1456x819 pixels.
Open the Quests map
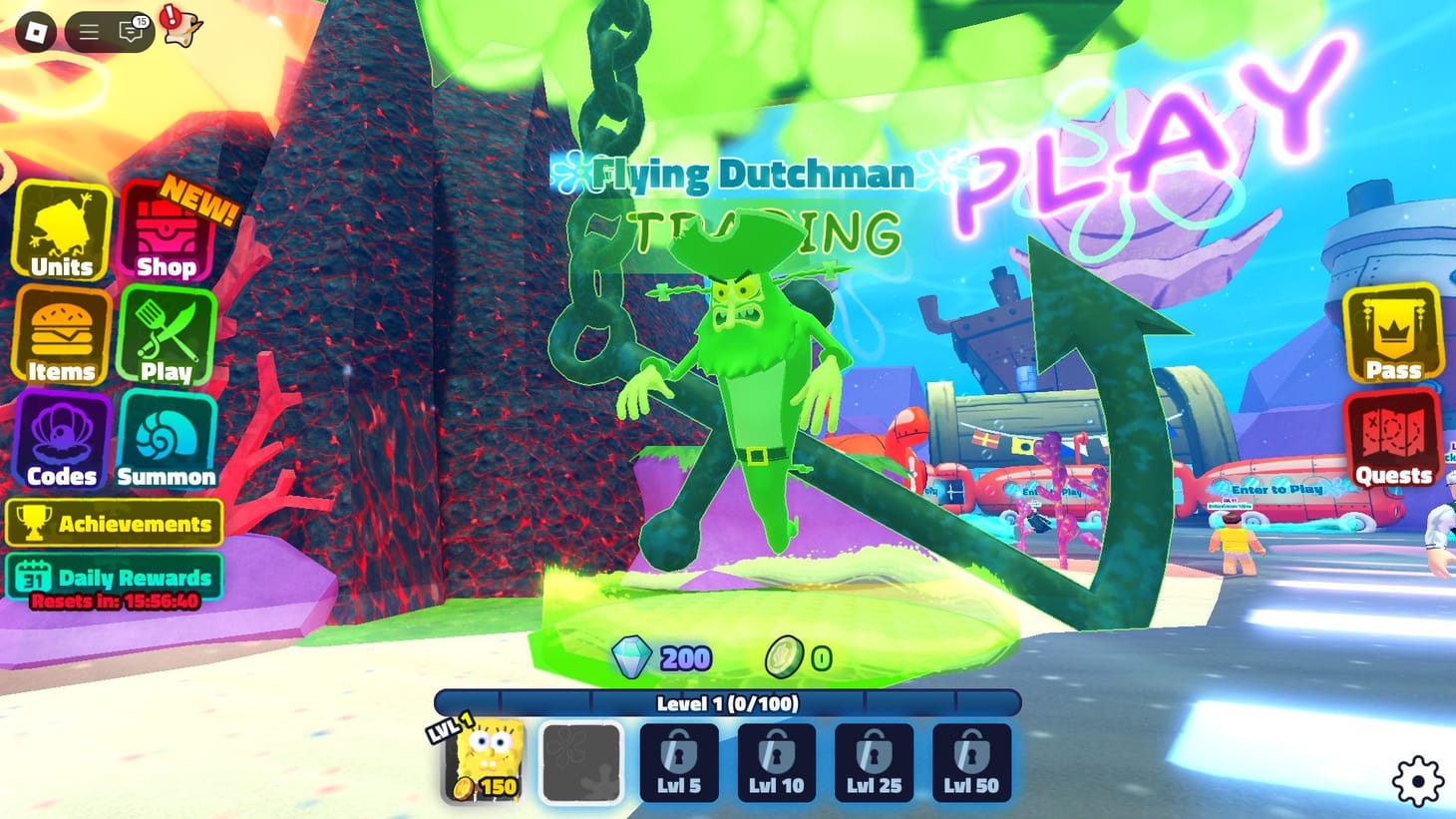click(1393, 442)
